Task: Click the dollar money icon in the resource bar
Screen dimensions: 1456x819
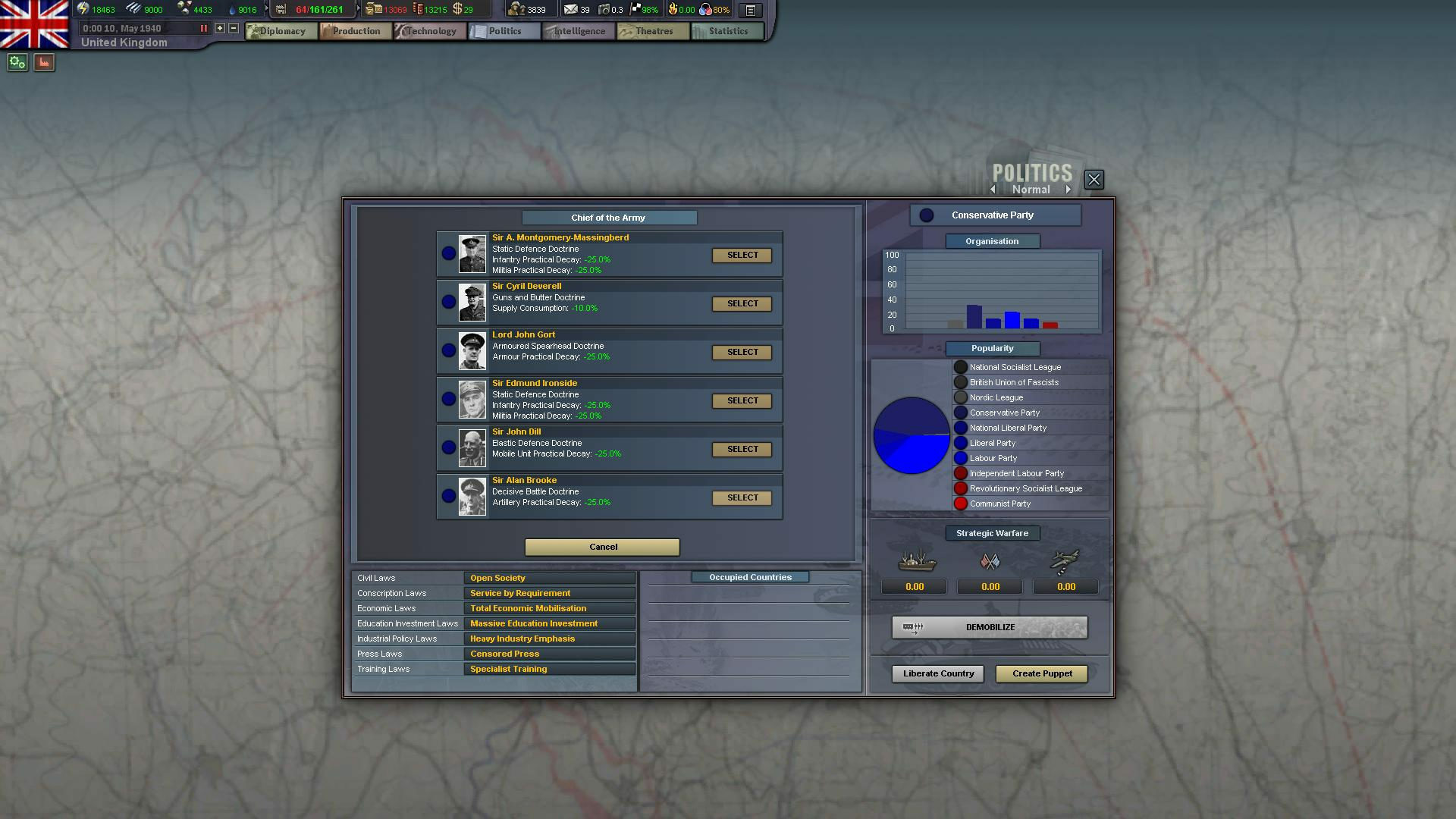Action: pos(458,10)
